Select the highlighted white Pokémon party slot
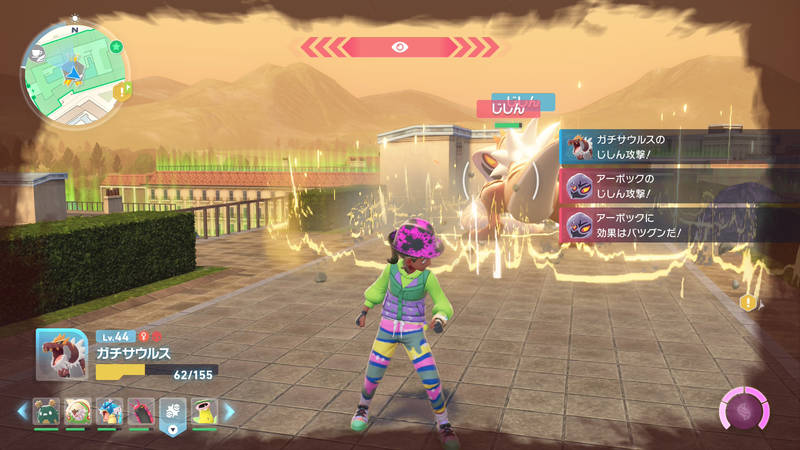The image size is (800, 450). pos(173,412)
